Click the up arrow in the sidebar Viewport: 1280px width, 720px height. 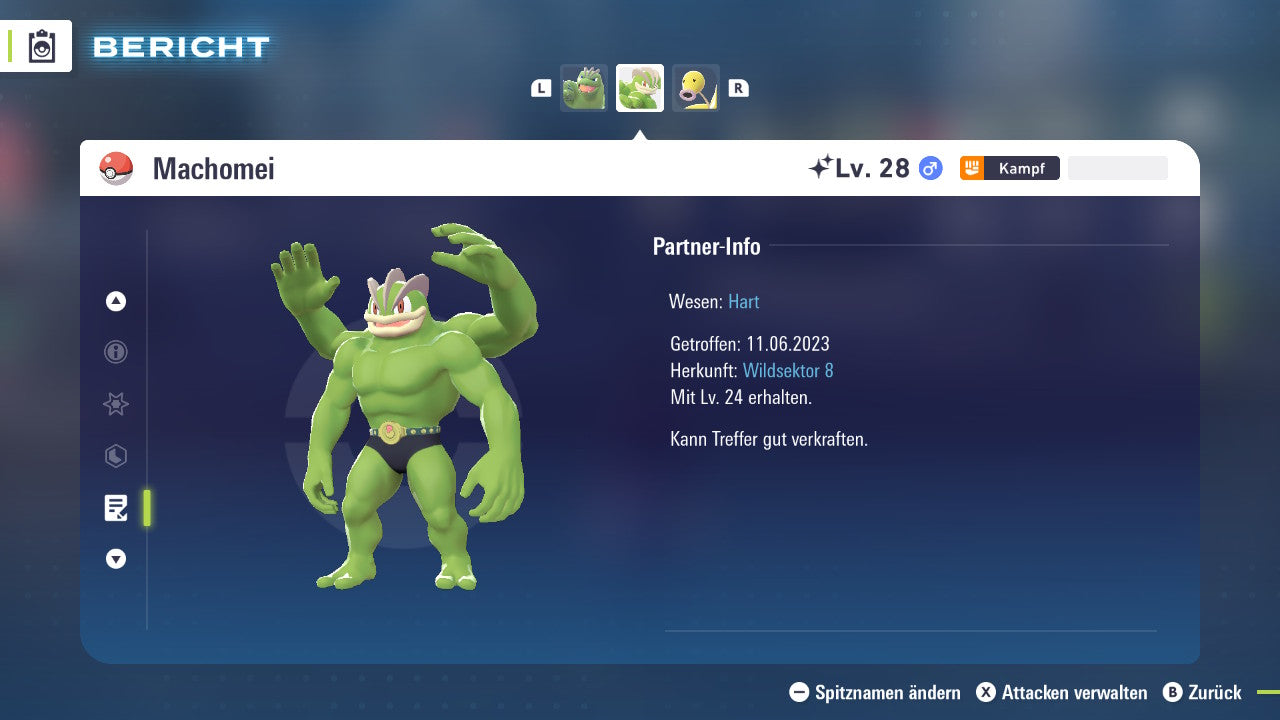coord(115,301)
